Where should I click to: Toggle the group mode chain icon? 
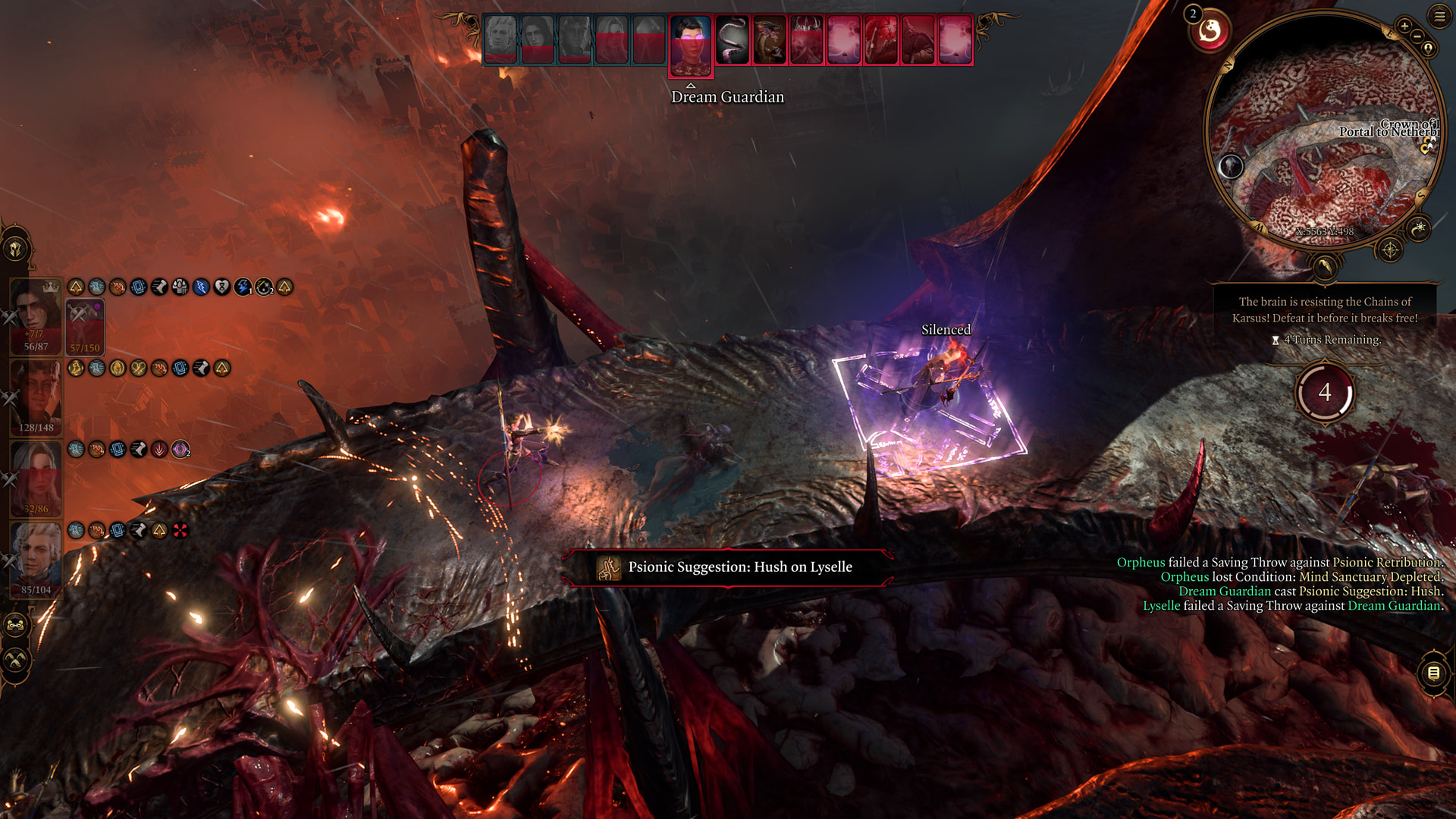point(16,626)
